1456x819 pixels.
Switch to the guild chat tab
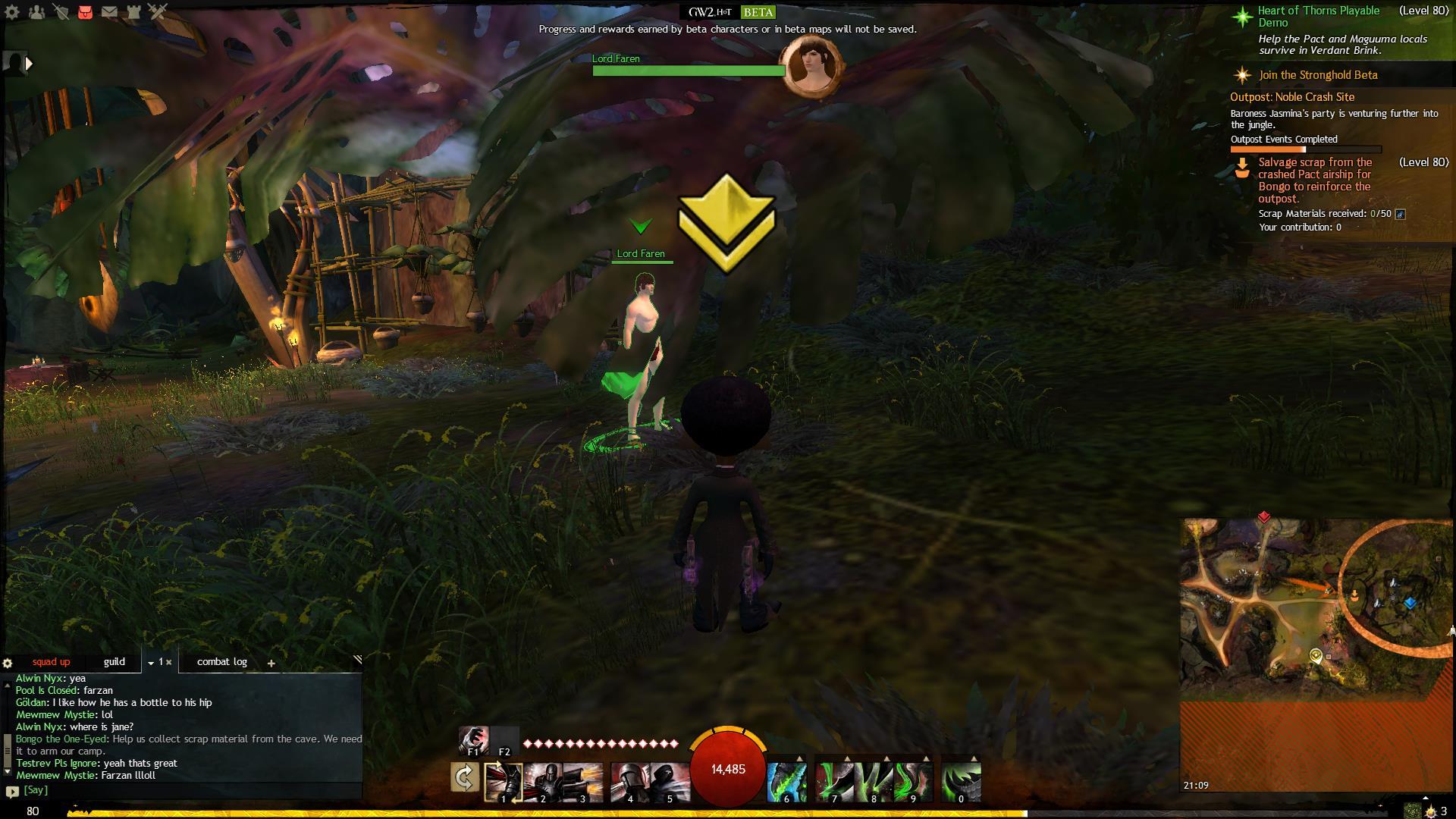coord(115,662)
